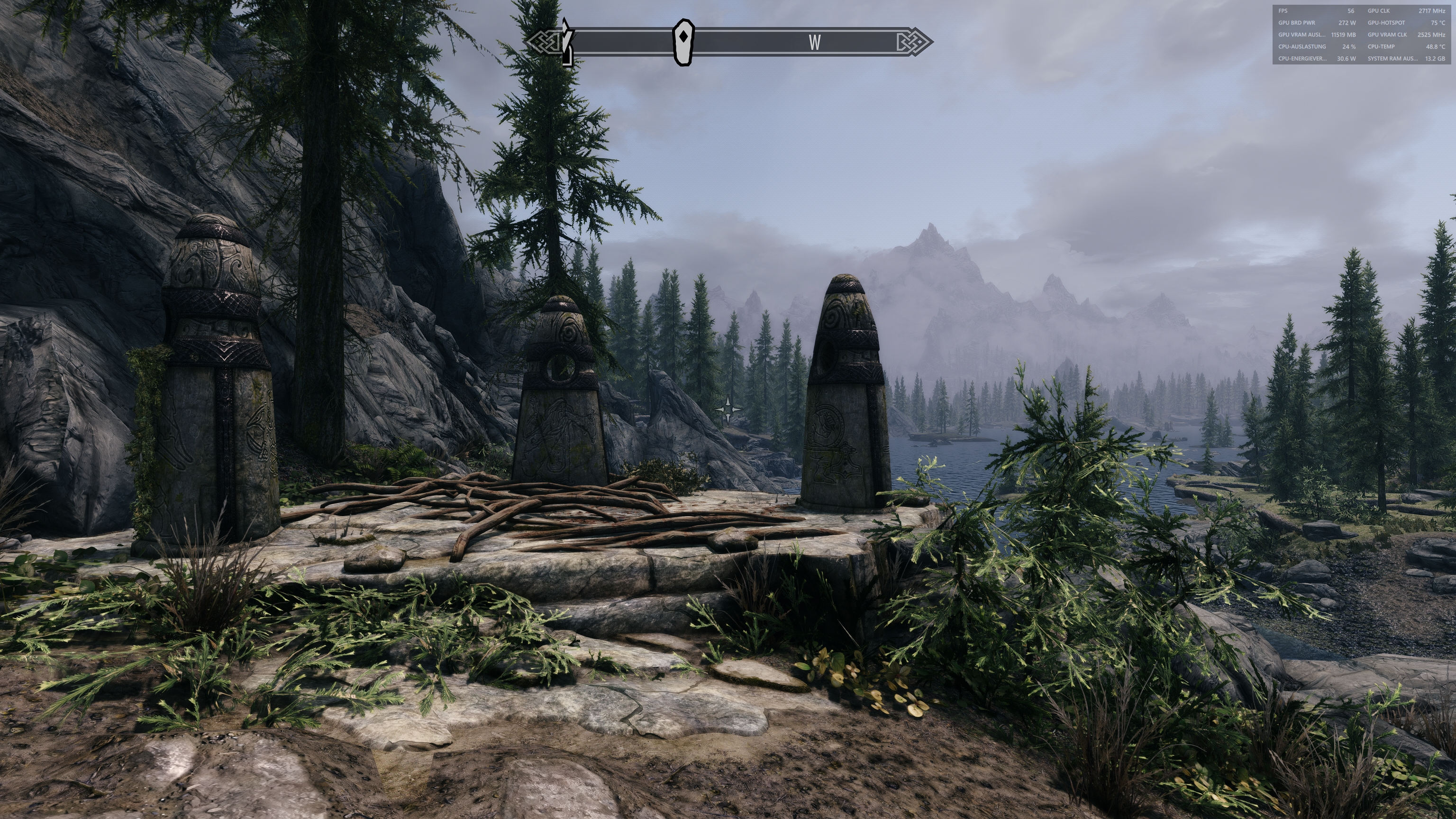Click the crosshair in the screen center
The width and height of the screenshot is (1456, 819).
coord(728,409)
